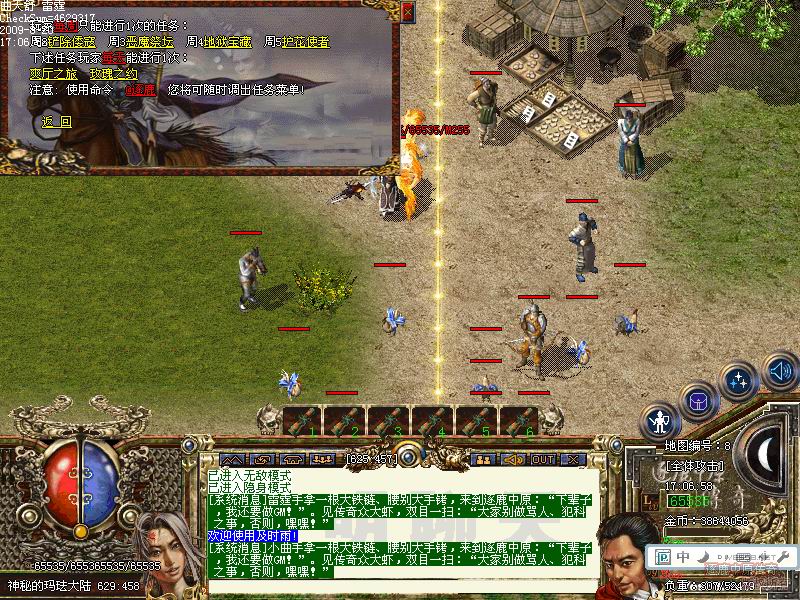The image size is (800, 600).
Task: Use the scroll in belt slot 6
Action: pos(521,421)
